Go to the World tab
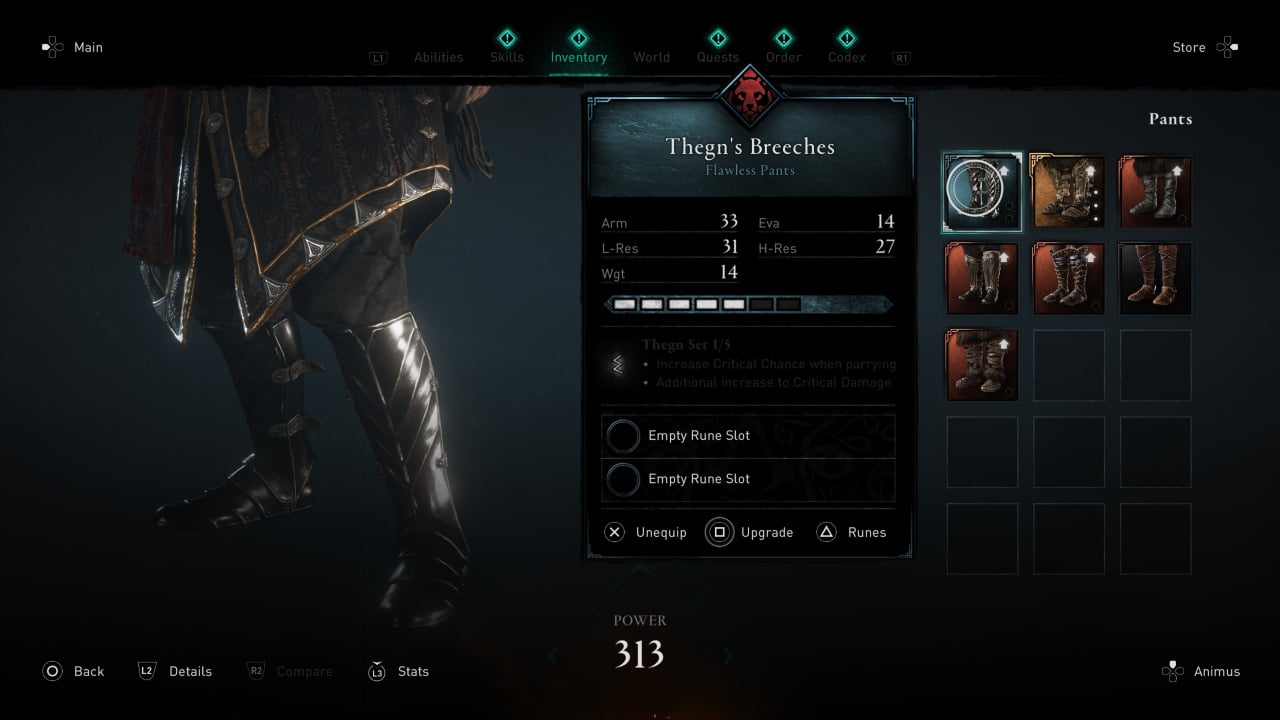1280x720 pixels. point(651,57)
